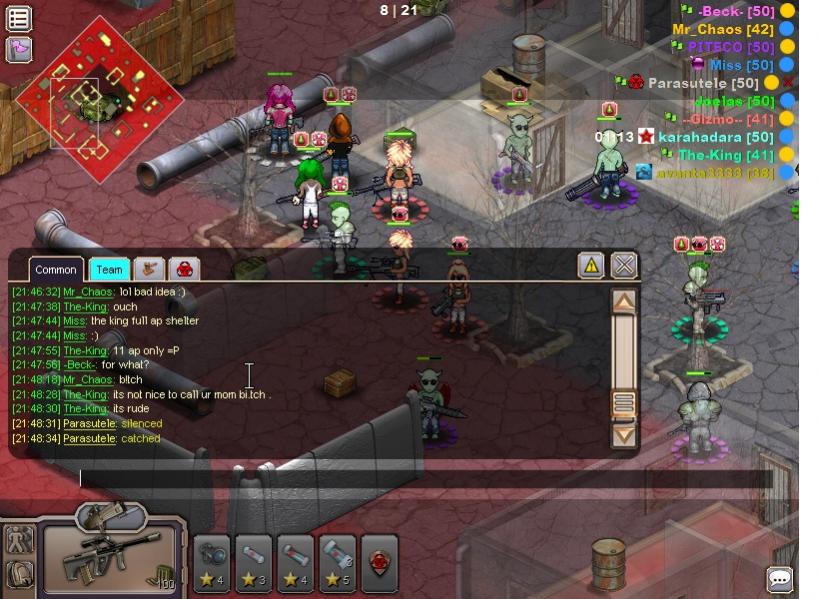This screenshot has height=599, width=818.
Task: Click the chat message input field
Action: (x=400, y=479)
